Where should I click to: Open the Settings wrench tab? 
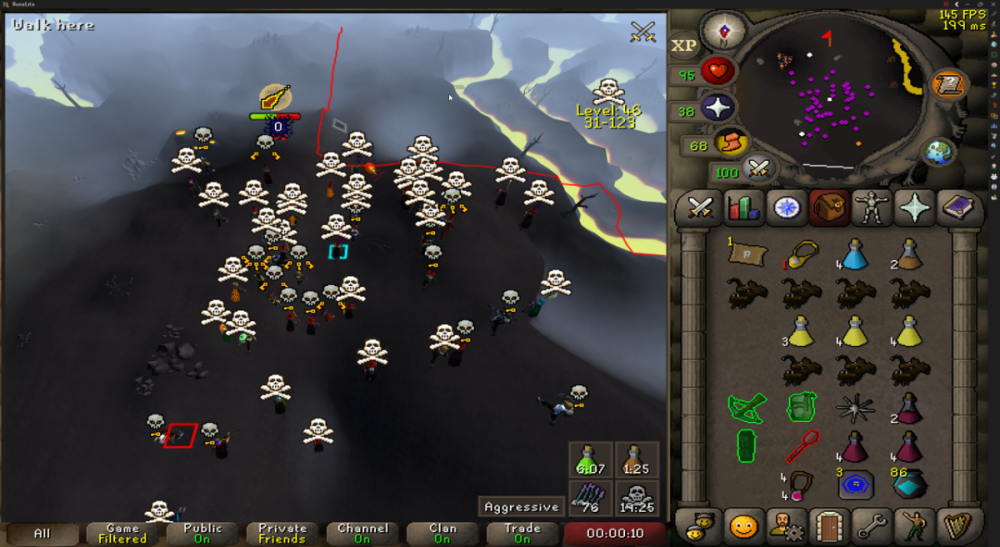(x=872, y=524)
